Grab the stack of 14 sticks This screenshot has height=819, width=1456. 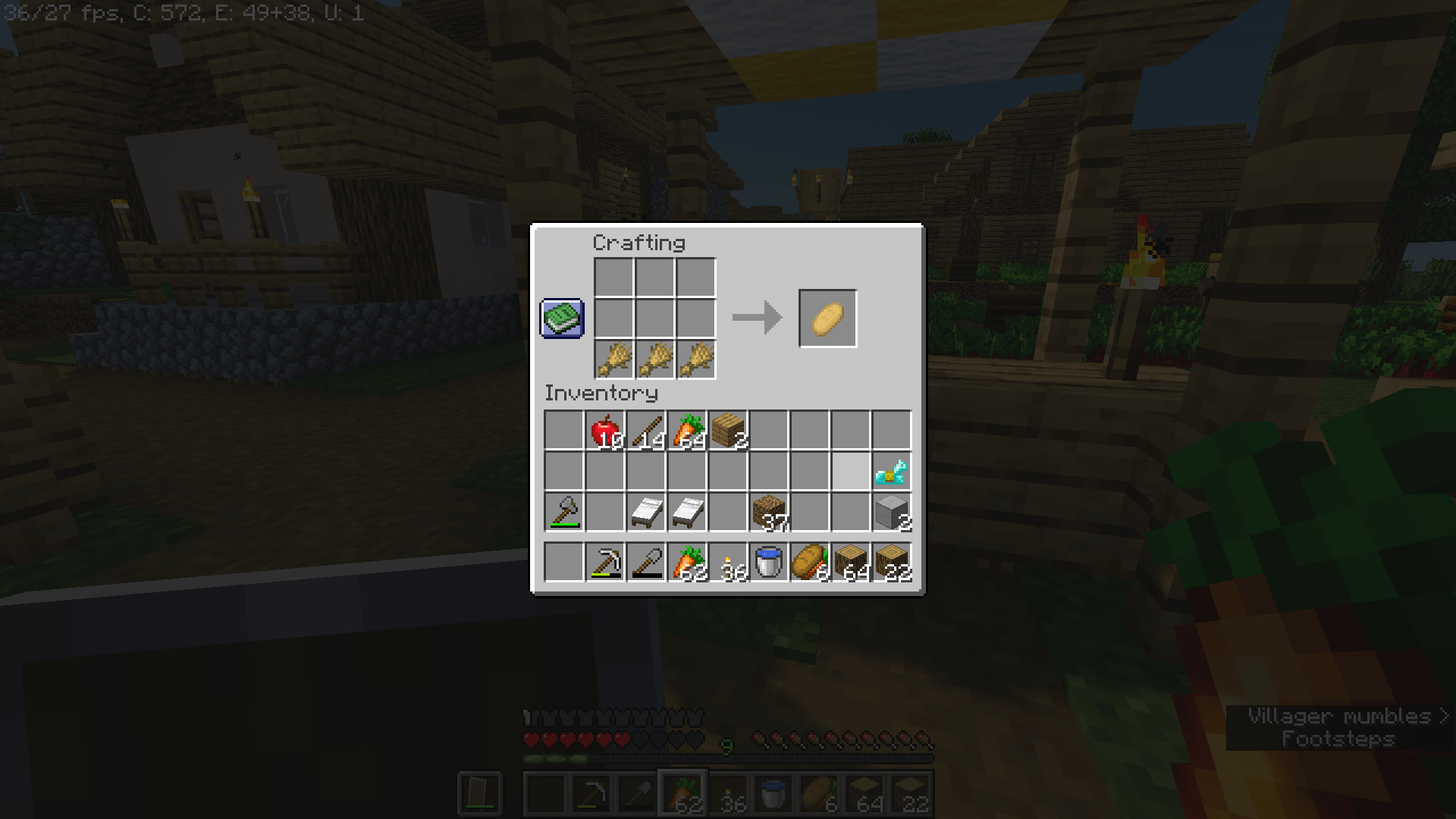(645, 428)
